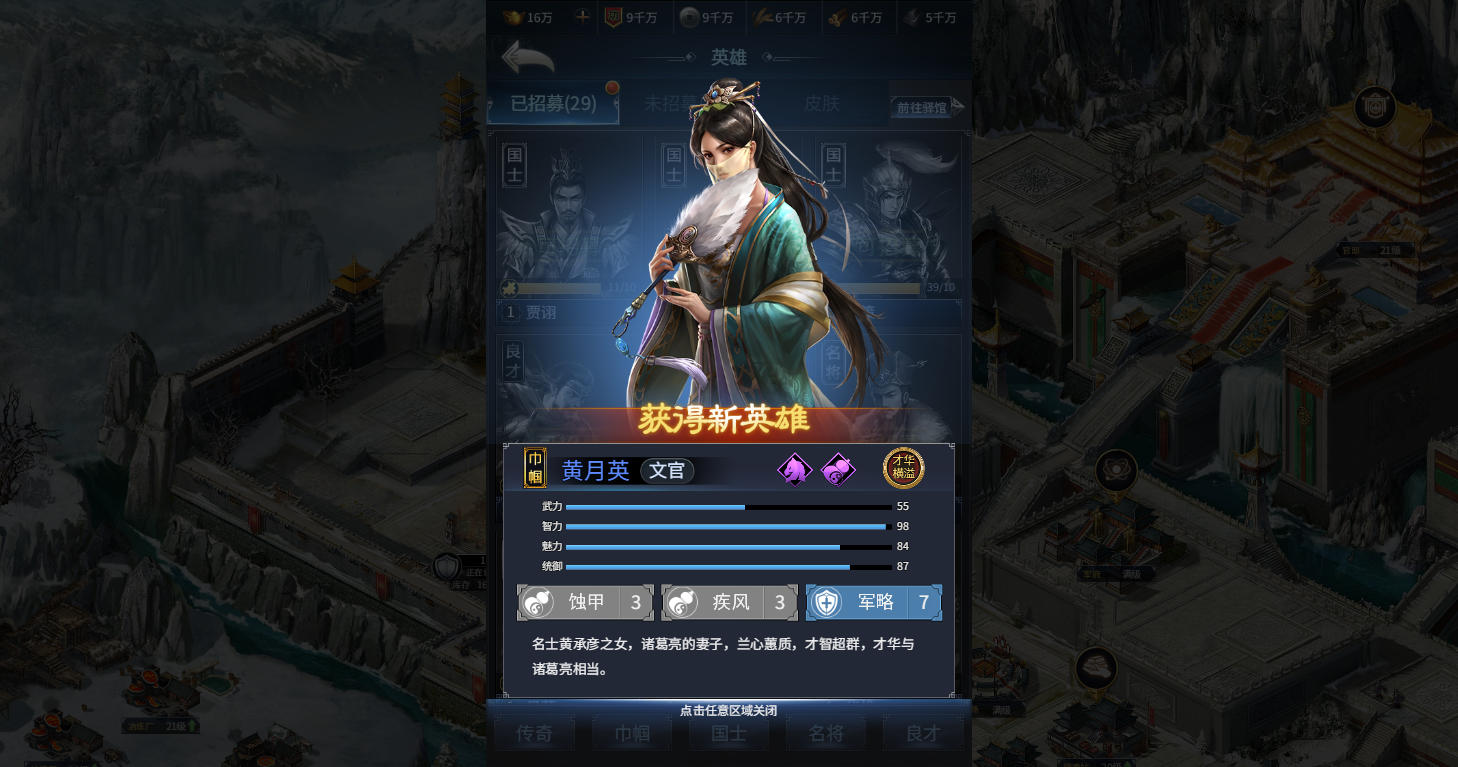Select the 良才 category filter
Screen dimensions: 1458x767
click(x=923, y=733)
